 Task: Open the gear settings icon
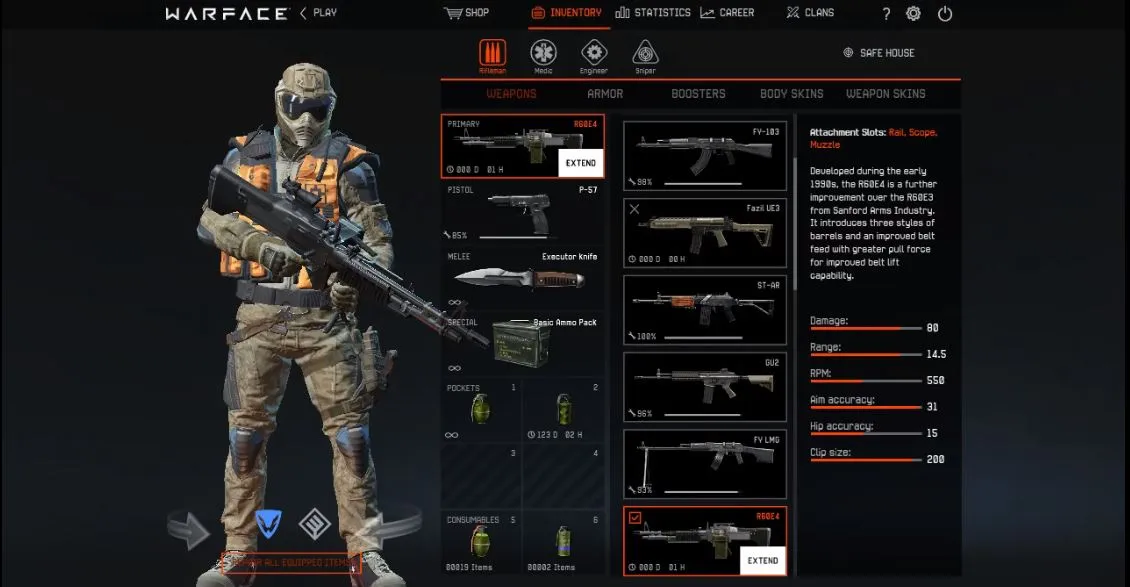click(913, 14)
